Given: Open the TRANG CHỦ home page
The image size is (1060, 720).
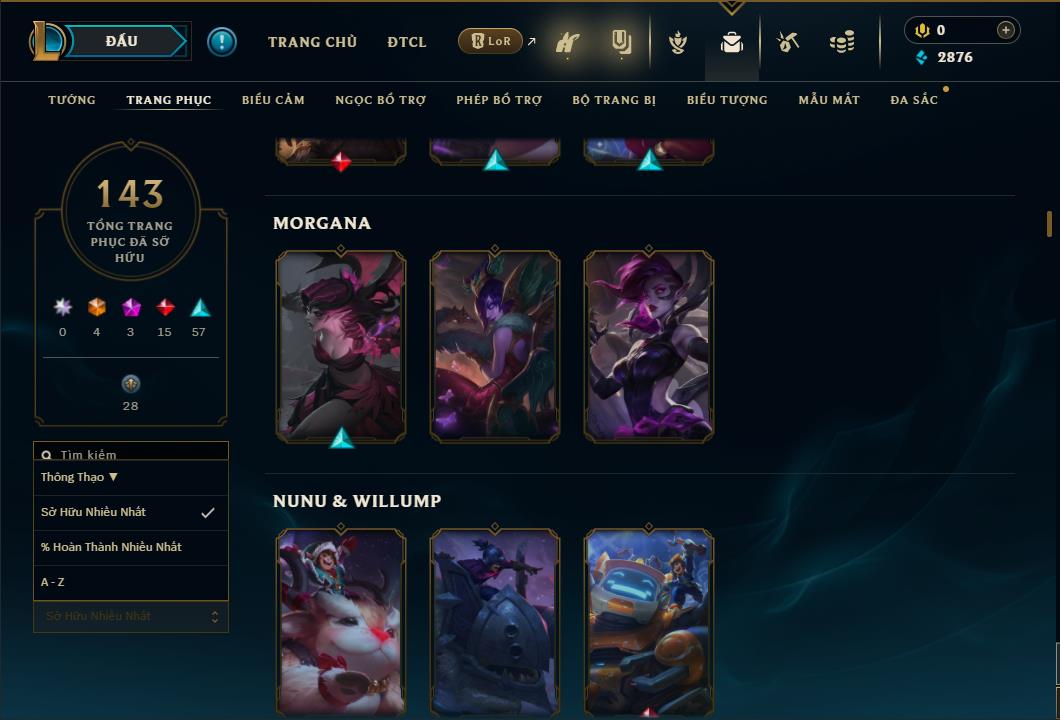Looking at the screenshot, I should pos(312,42).
